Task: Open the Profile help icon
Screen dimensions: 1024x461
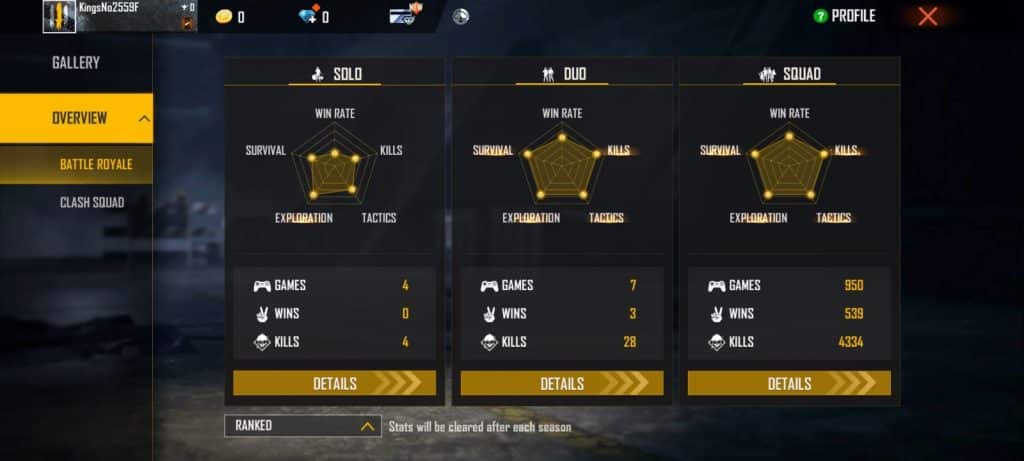Action: pos(820,16)
